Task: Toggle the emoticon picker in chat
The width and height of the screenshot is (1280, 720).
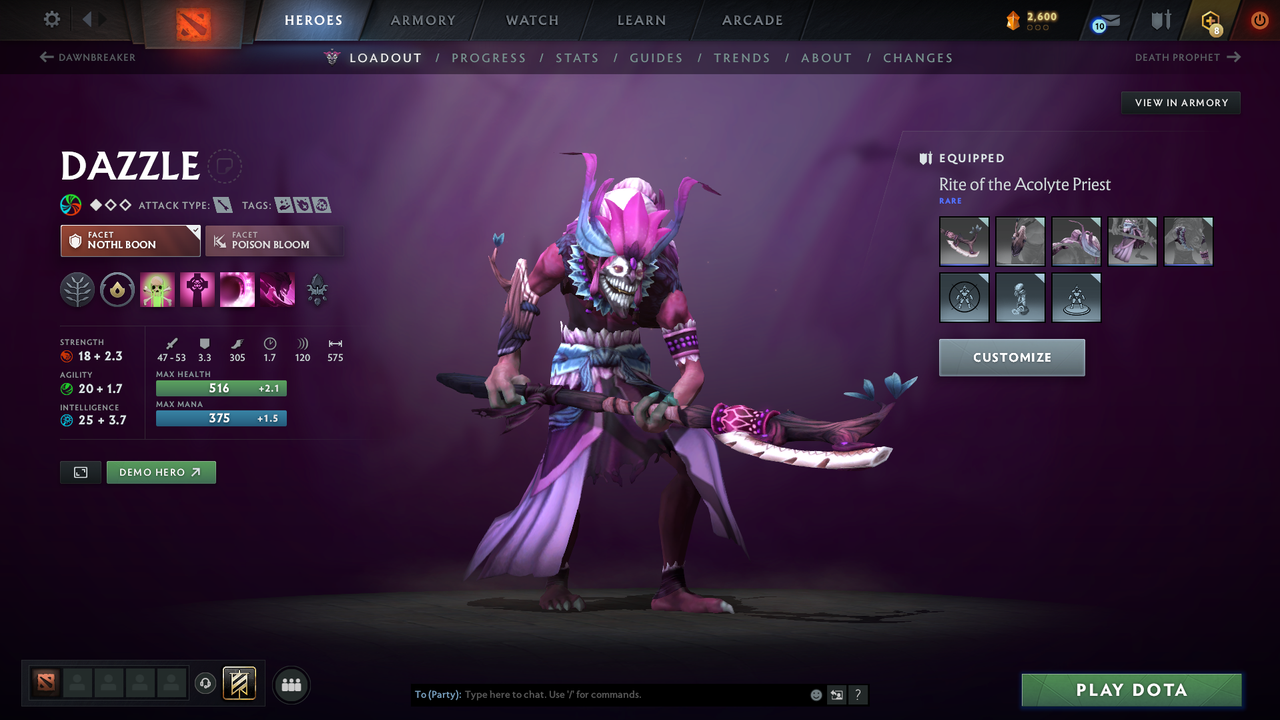Action: tap(815, 694)
